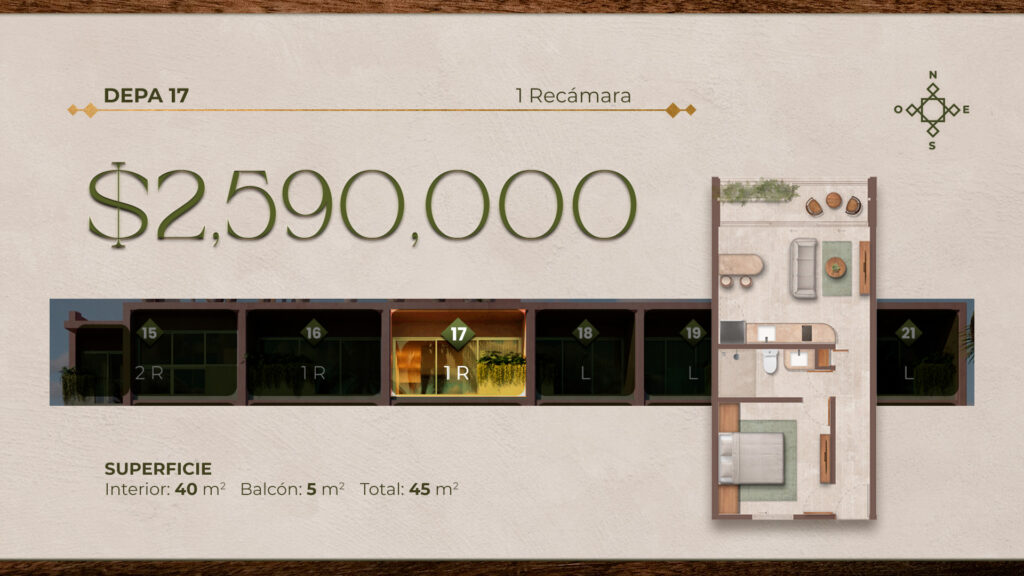Select apartment unit 15 tile
This screenshot has width=1024, height=576.
pos(184,354)
